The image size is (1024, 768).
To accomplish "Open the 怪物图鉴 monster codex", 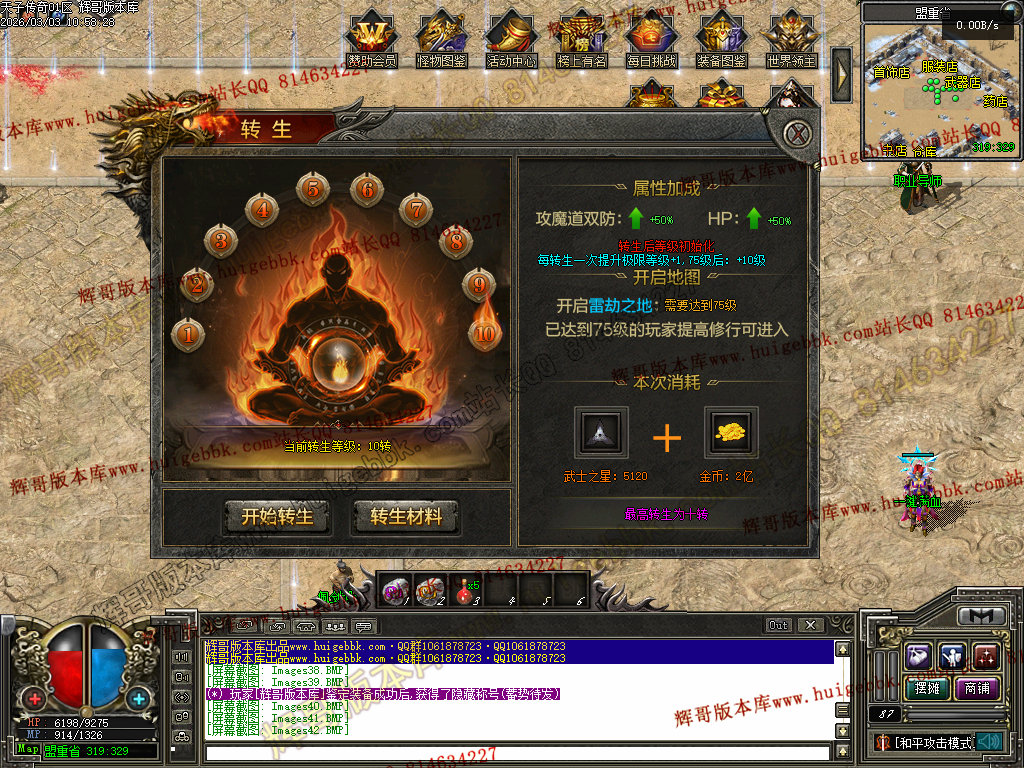I will click(442, 38).
